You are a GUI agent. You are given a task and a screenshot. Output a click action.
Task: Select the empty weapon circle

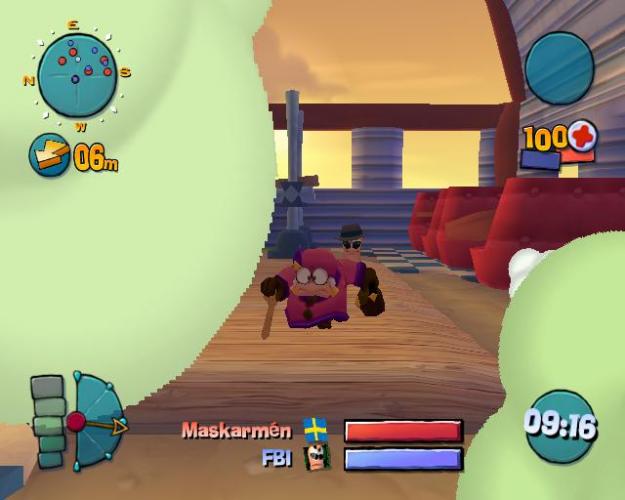click(559, 68)
